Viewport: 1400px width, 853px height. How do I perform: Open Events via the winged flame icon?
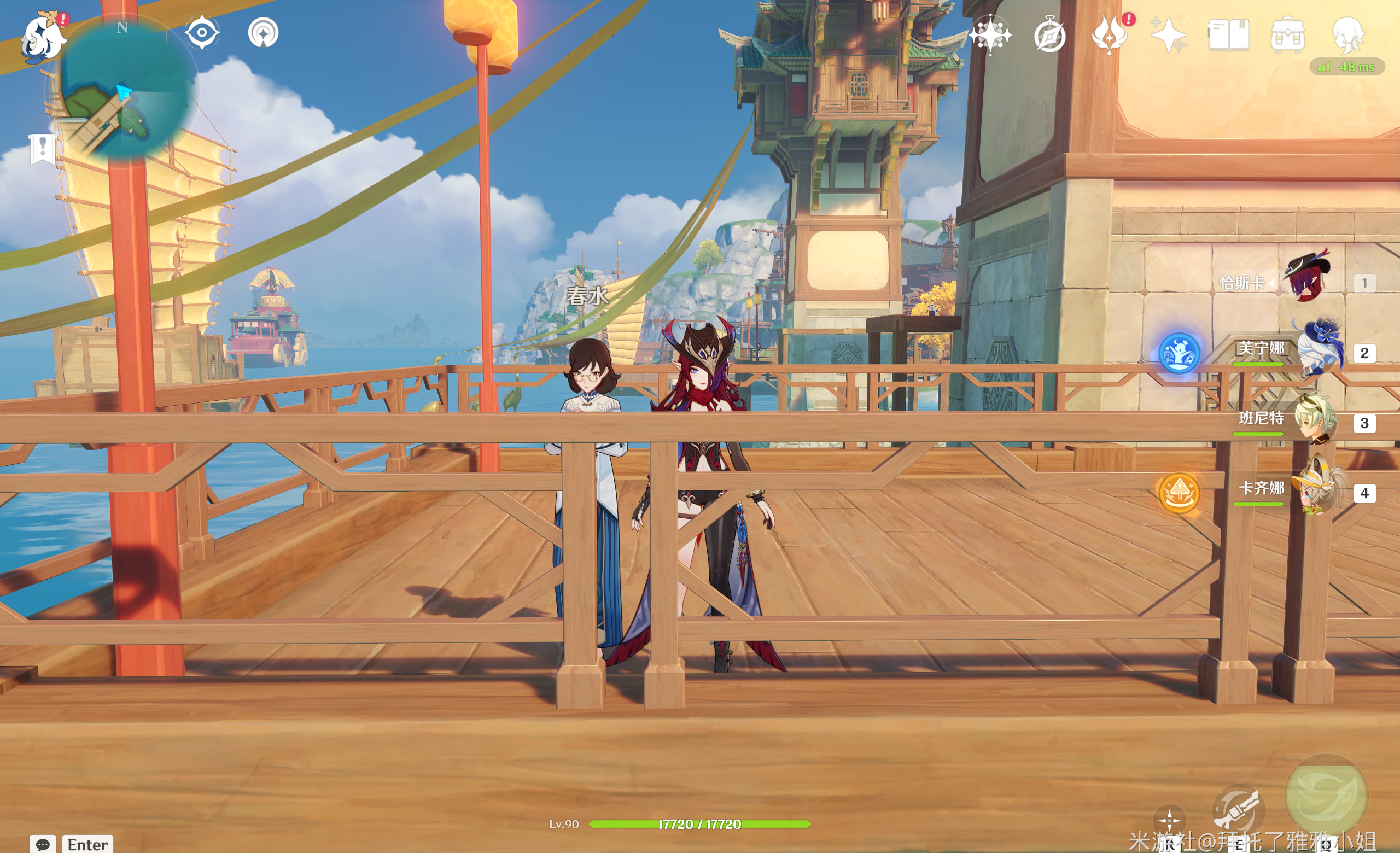click(x=1109, y=35)
